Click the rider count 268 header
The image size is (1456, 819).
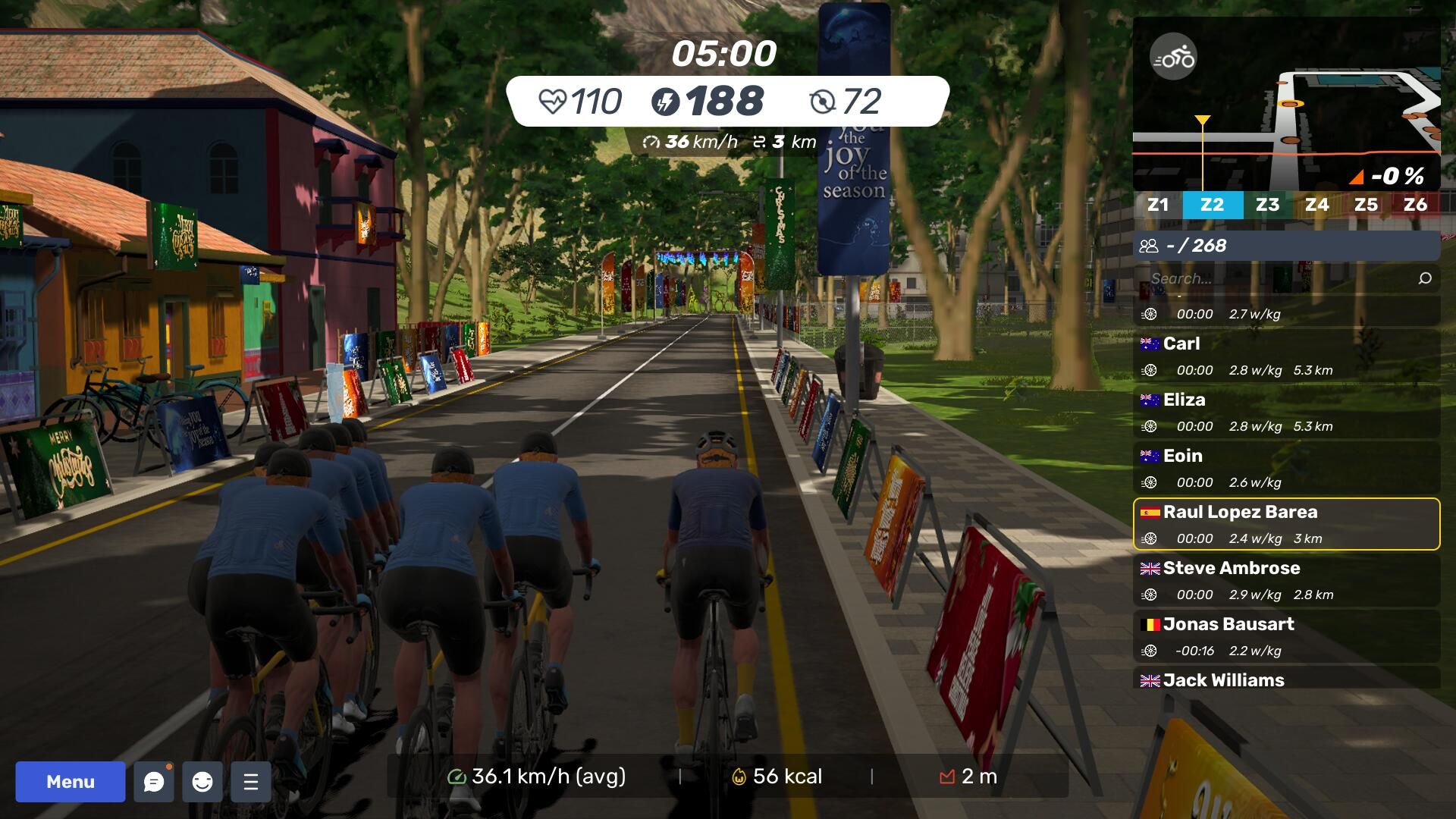pos(1286,246)
